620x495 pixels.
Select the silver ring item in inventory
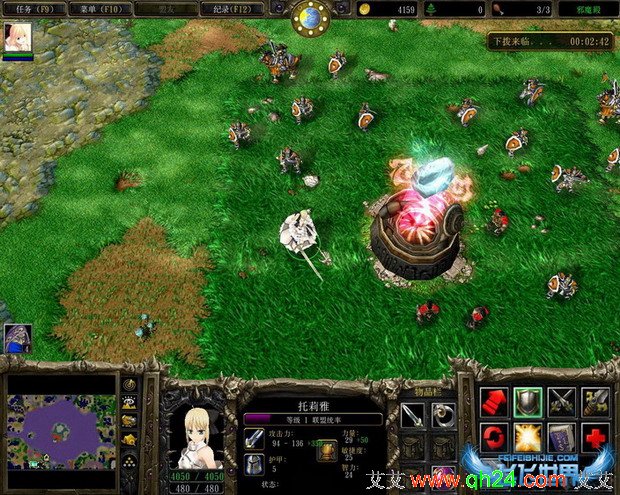tap(443, 414)
